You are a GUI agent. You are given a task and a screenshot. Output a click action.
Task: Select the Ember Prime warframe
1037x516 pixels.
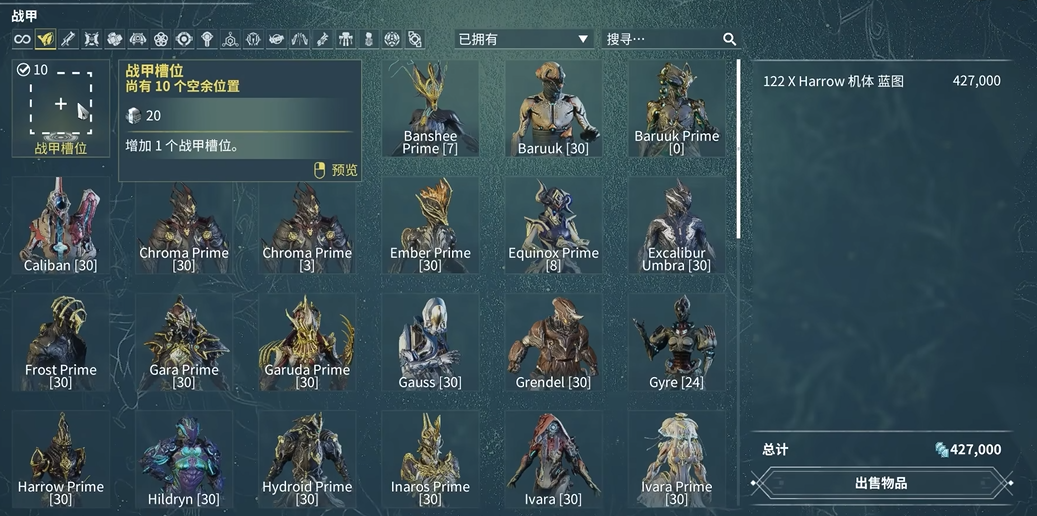430,226
